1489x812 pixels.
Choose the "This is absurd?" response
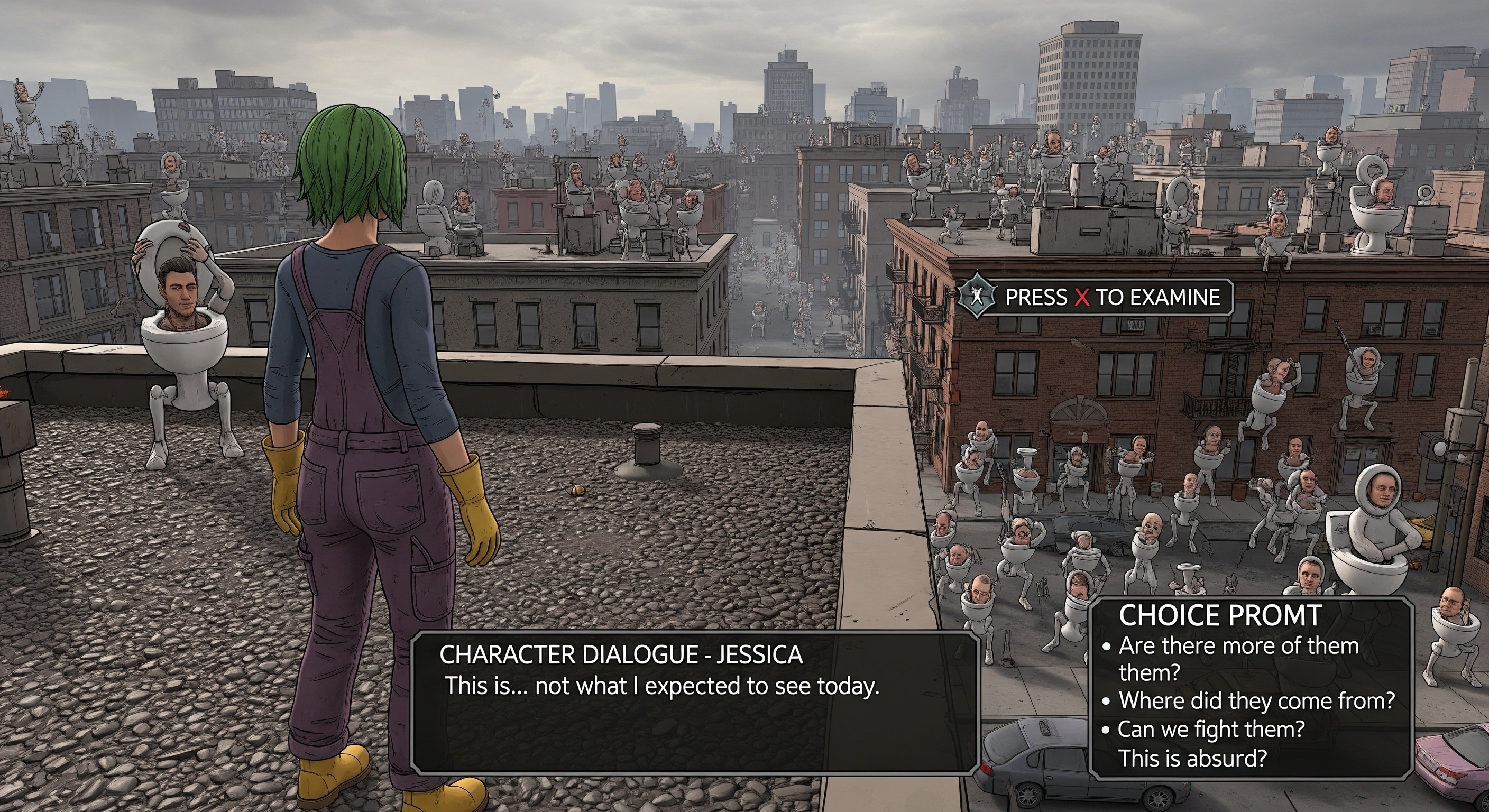tap(1192, 758)
